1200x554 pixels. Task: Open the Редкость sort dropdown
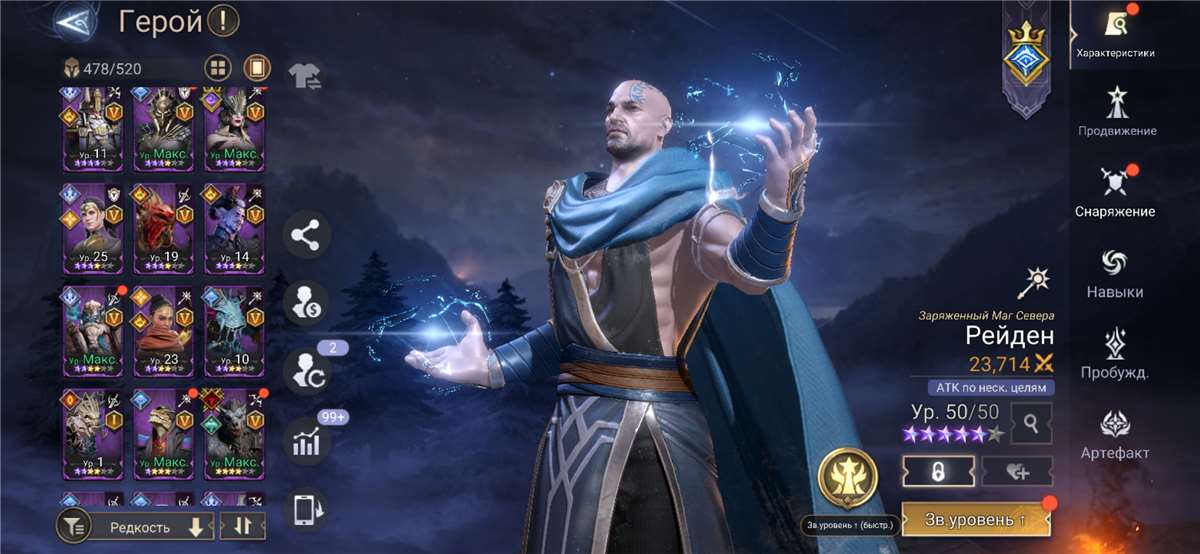click(150, 526)
